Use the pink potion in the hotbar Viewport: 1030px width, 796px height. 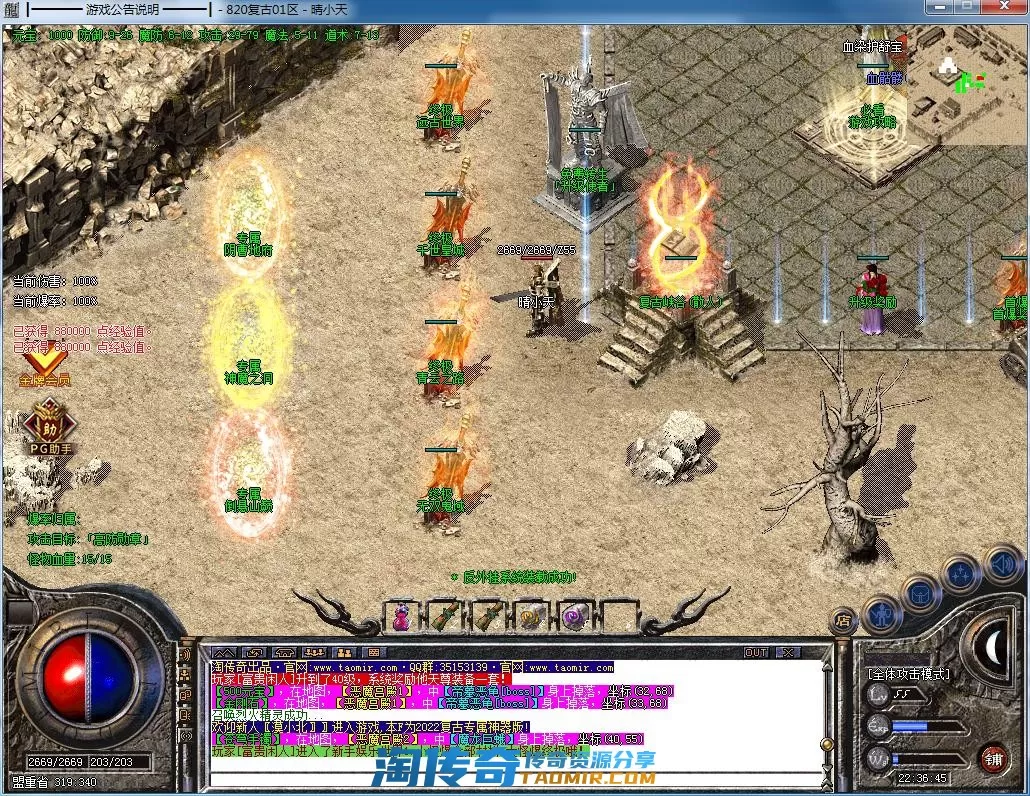pyautogui.click(x=402, y=616)
